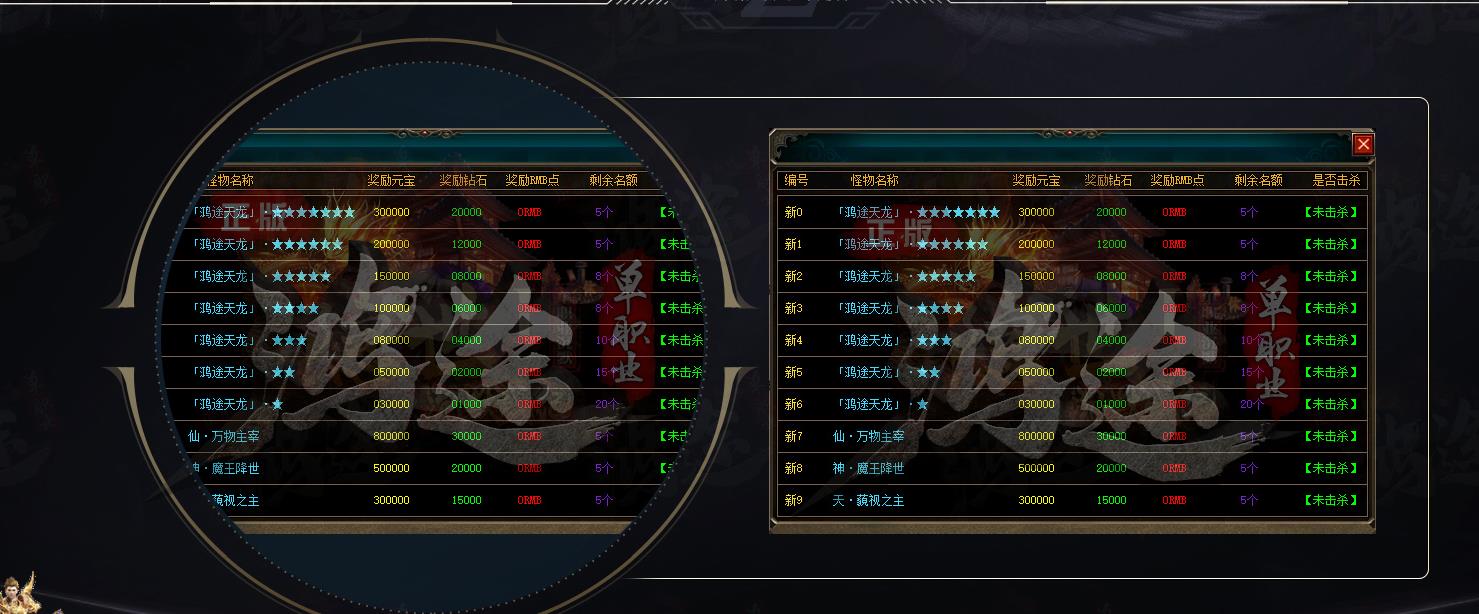Viewport: 1479px width, 614px height.
Task: Choose the list row labeled 新1
Action: [x=1071, y=244]
